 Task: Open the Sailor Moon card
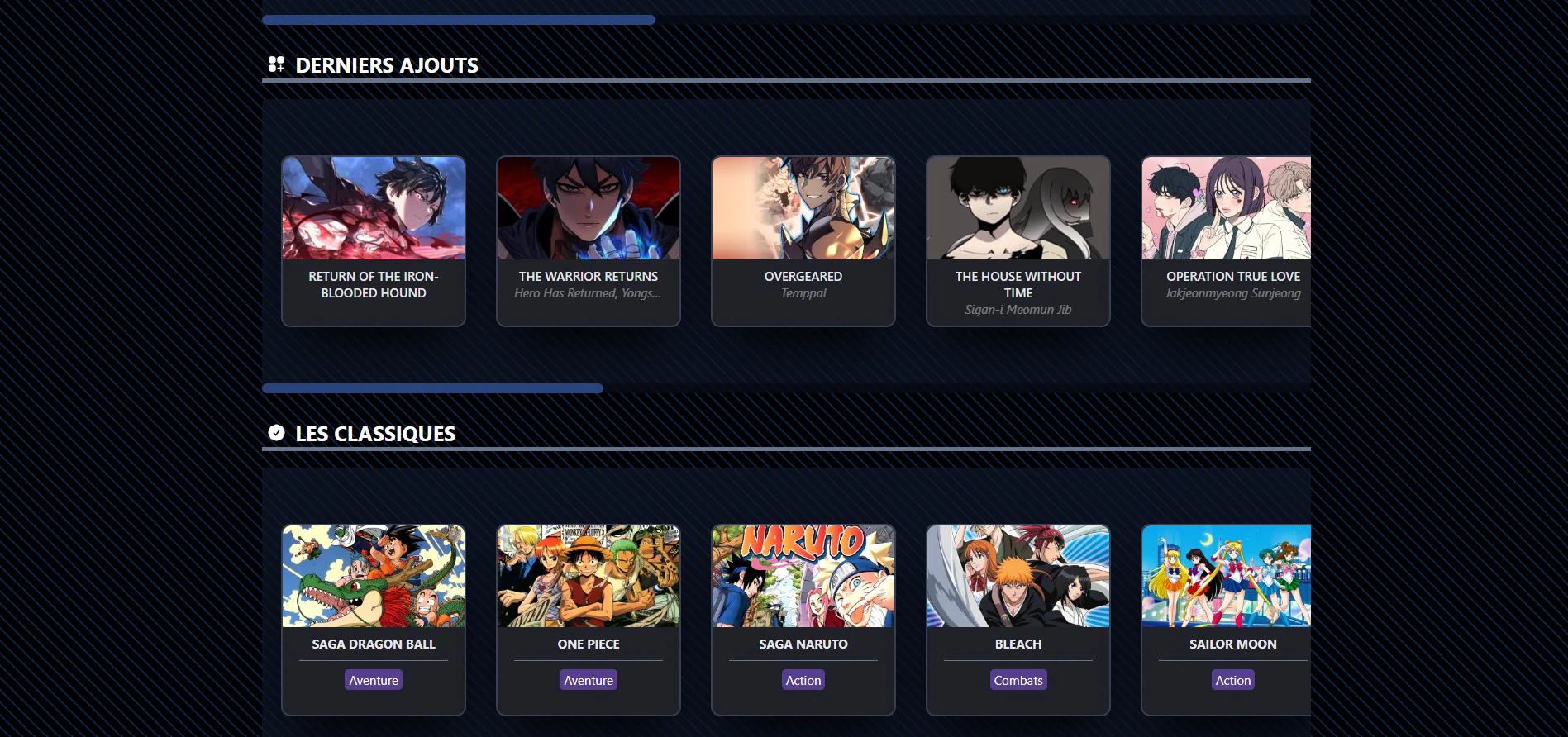coord(1227,595)
